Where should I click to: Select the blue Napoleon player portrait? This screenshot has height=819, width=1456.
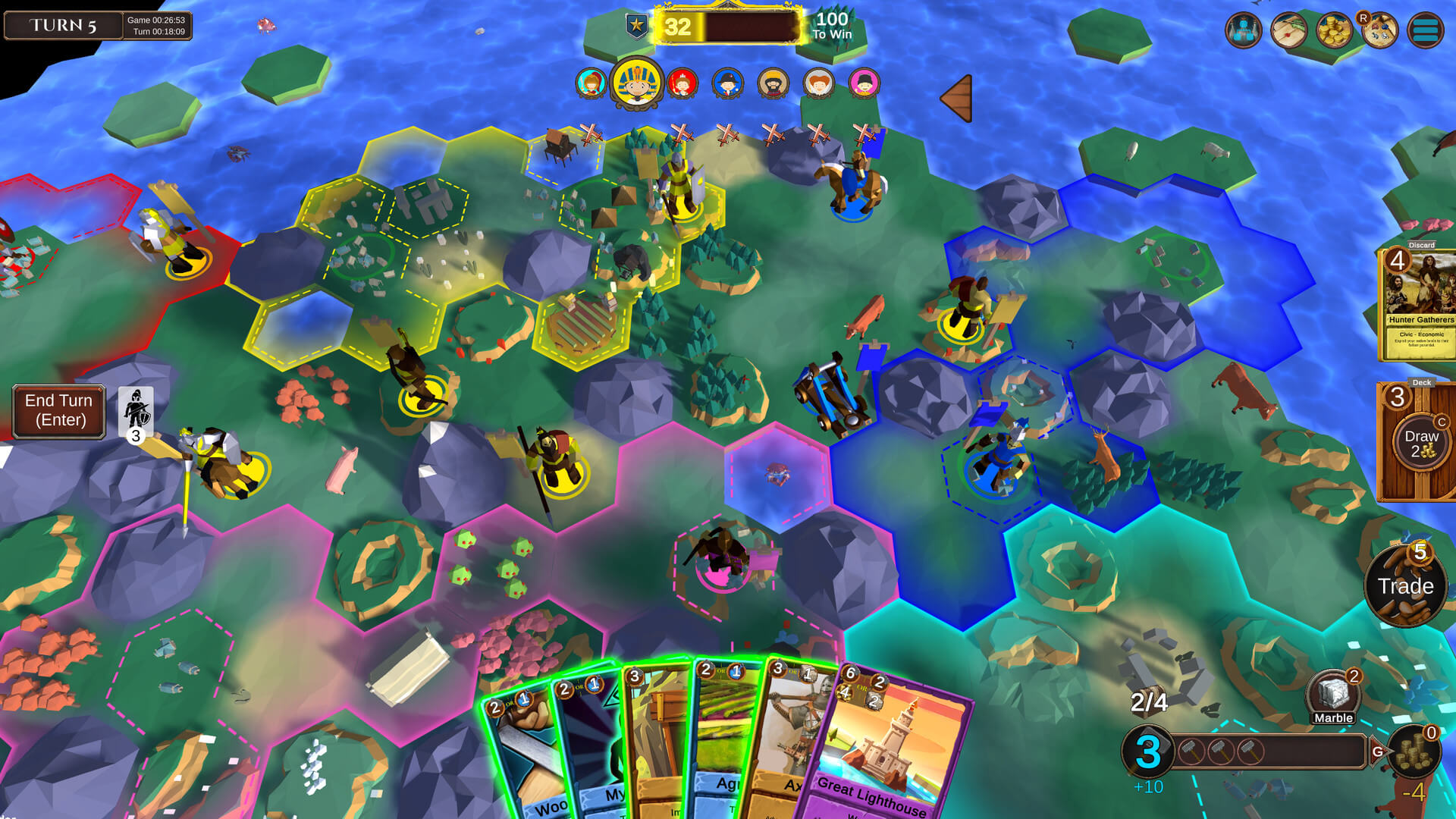click(x=727, y=84)
